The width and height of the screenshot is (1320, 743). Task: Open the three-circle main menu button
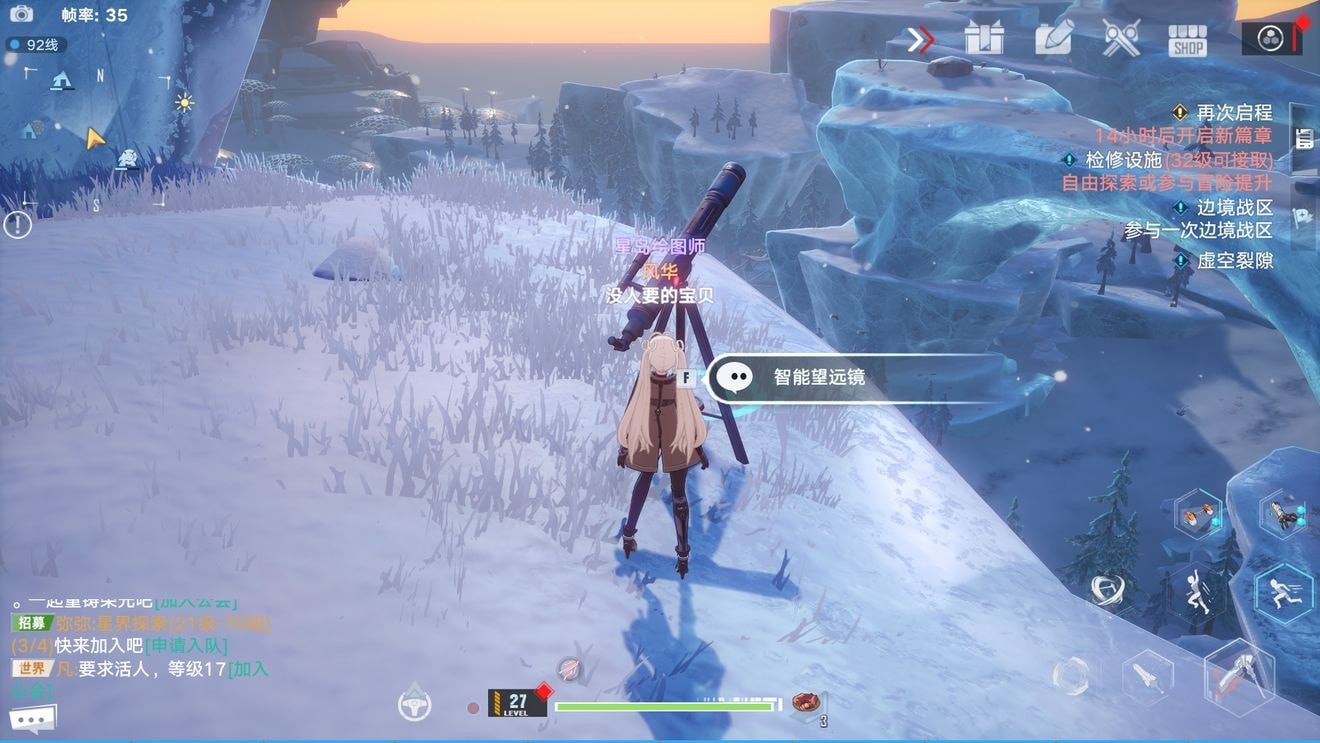(1270, 38)
